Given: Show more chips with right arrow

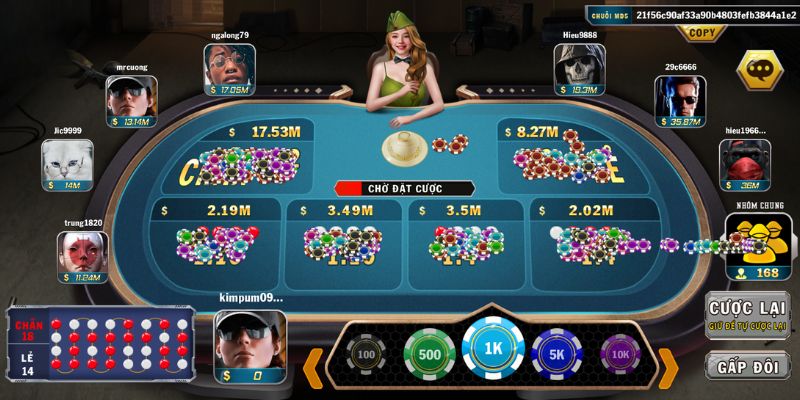Looking at the screenshot, I should [668, 365].
